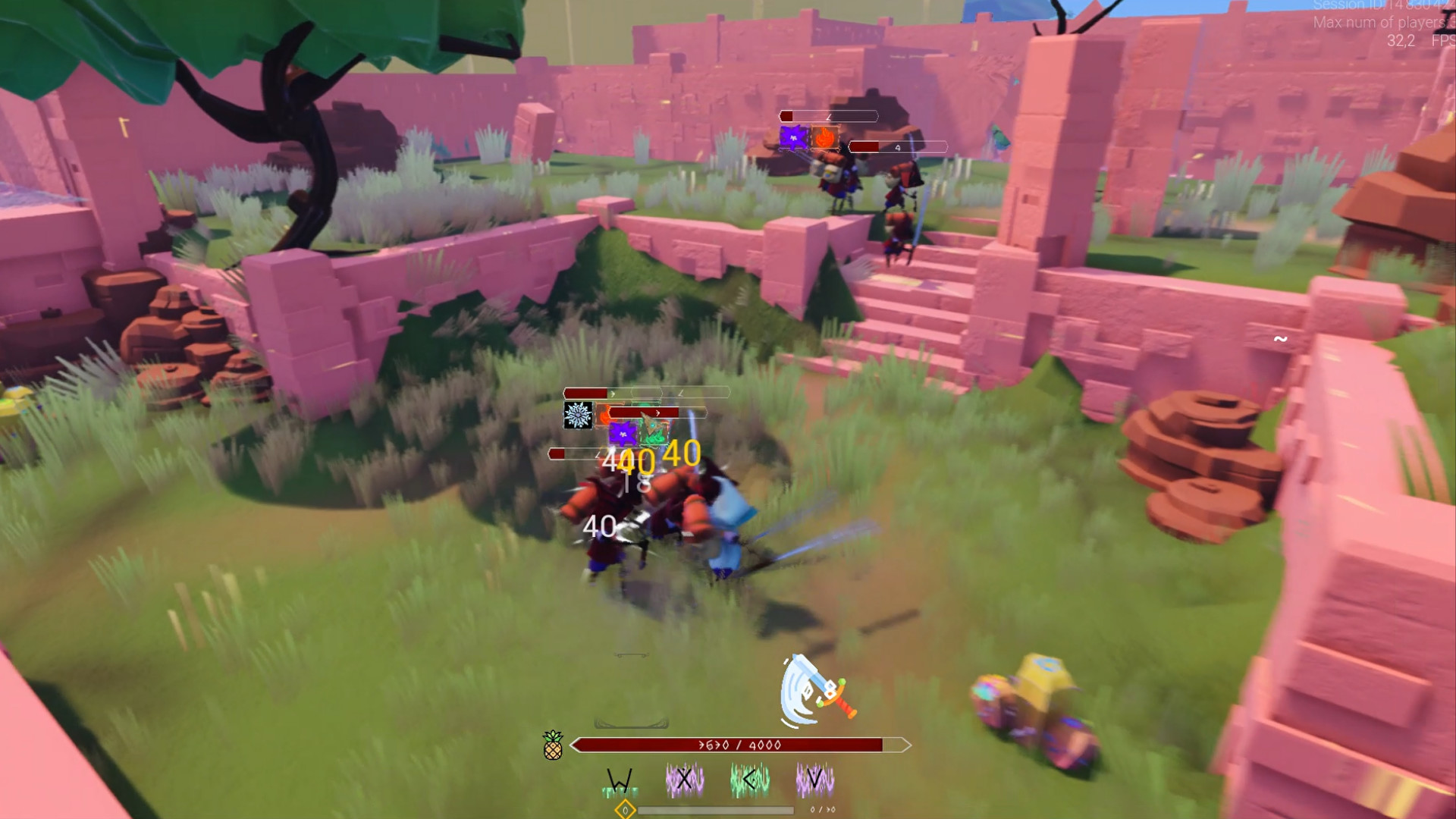Viewport: 1456px width, 819px height.
Task: Select the orange diamond level badge
Action: (x=626, y=810)
